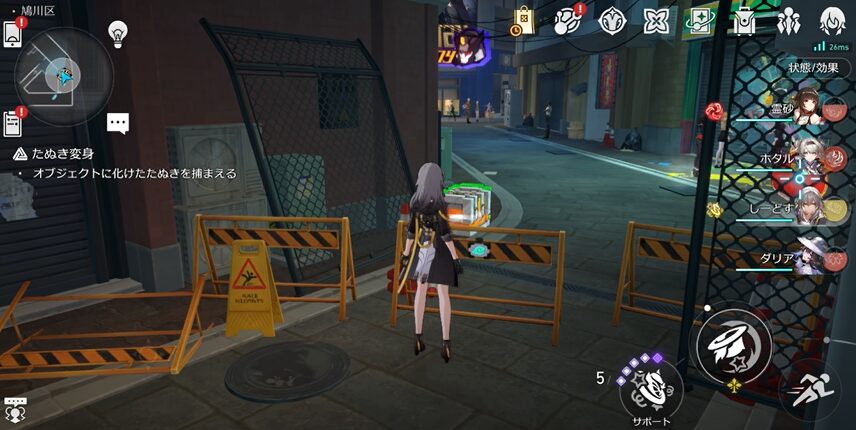Viewport: 856px width, 430px height.
Task: Select the たぬき変身 quest tracker
Action: (x=60, y=154)
